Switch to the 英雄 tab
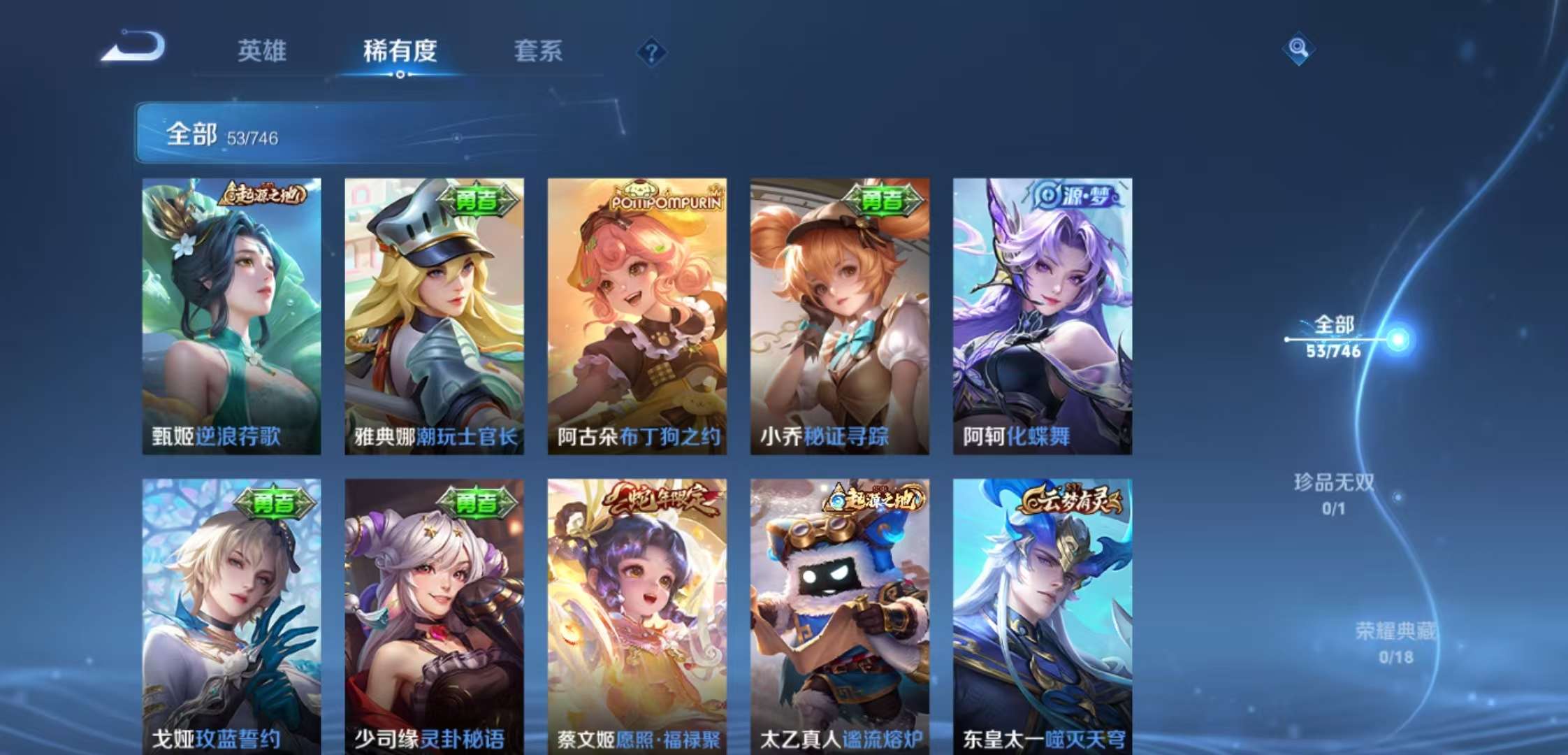The image size is (1568, 755). [262, 52]
